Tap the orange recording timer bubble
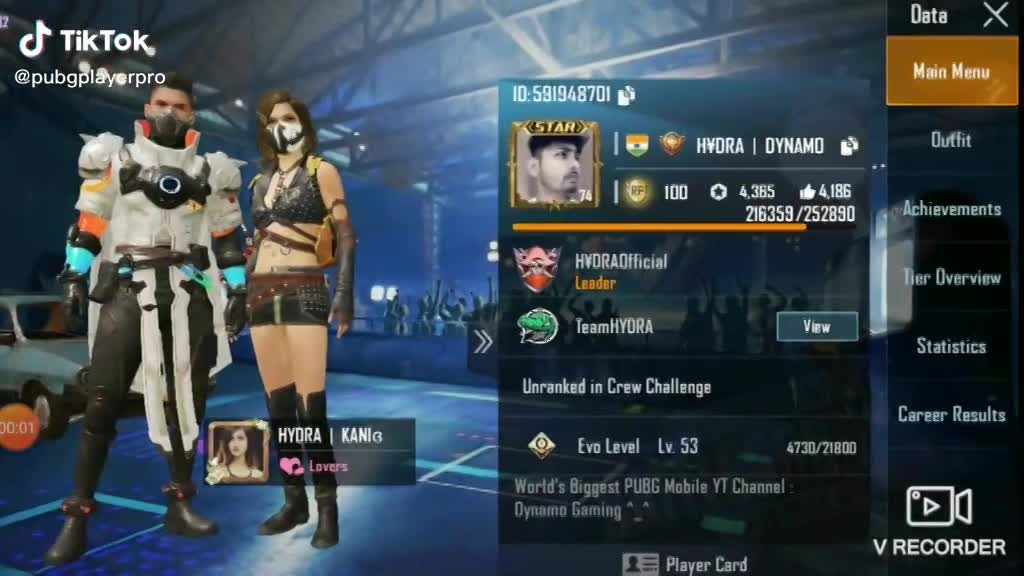The width and height of the screenshot is (1024, 576). click(x=15, y=428)
